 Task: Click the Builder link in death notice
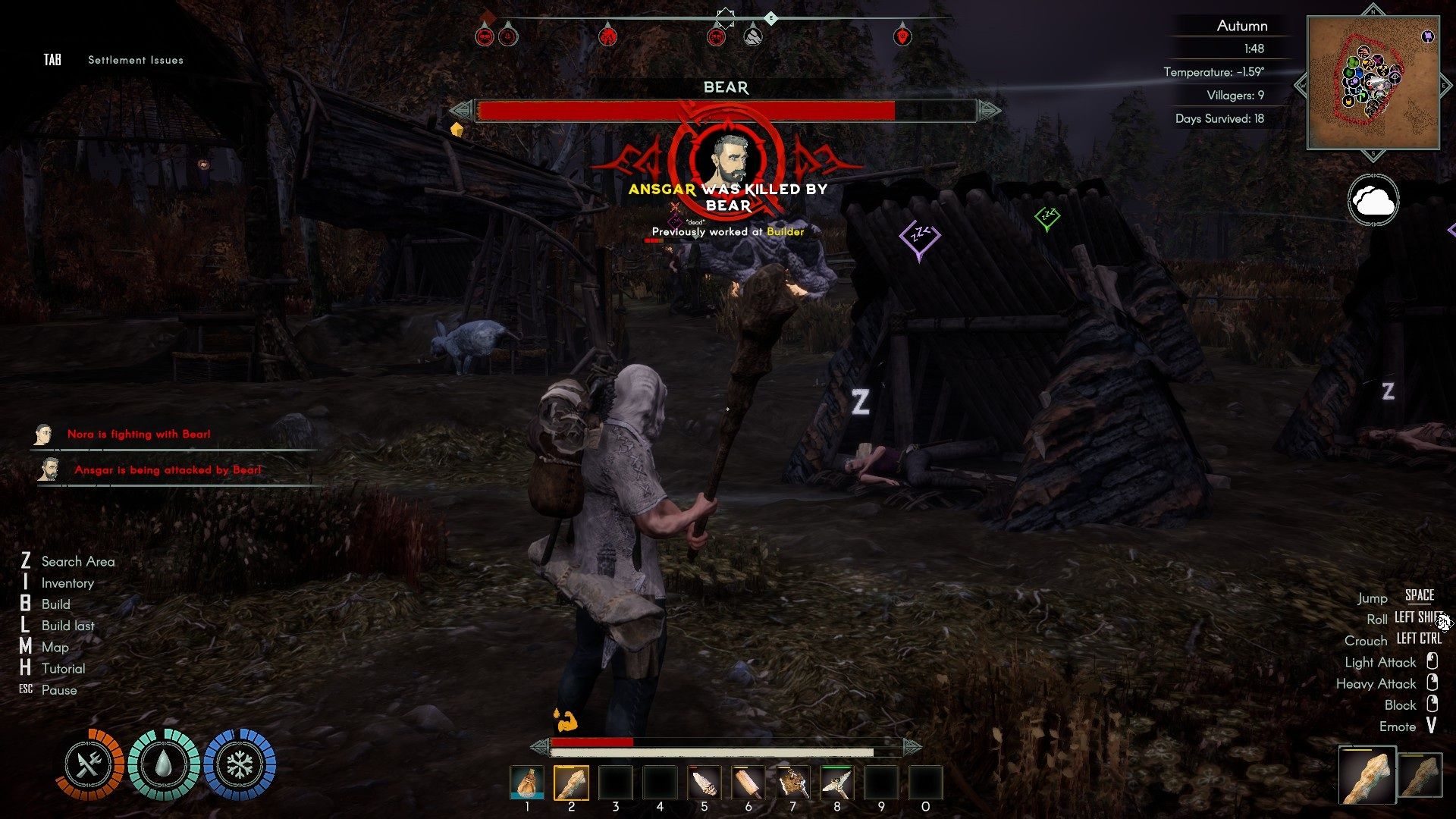pos(785,232)
